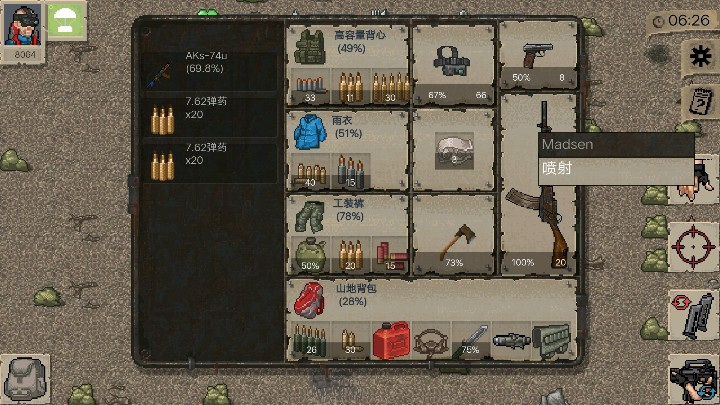Select the bear trap in backpack

click(432, 342)
